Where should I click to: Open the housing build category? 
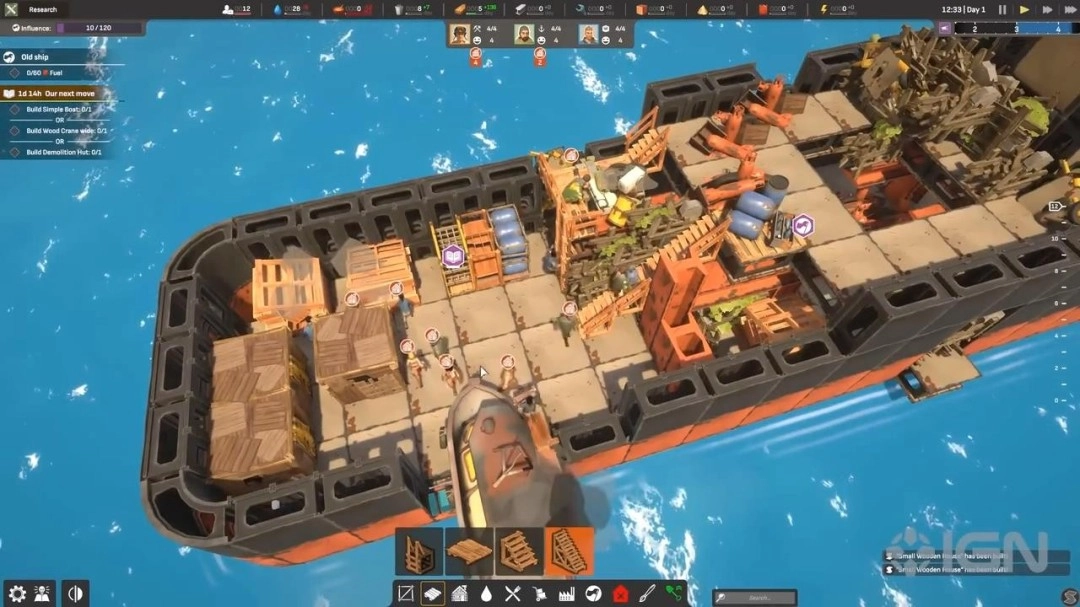click(459, 594)
